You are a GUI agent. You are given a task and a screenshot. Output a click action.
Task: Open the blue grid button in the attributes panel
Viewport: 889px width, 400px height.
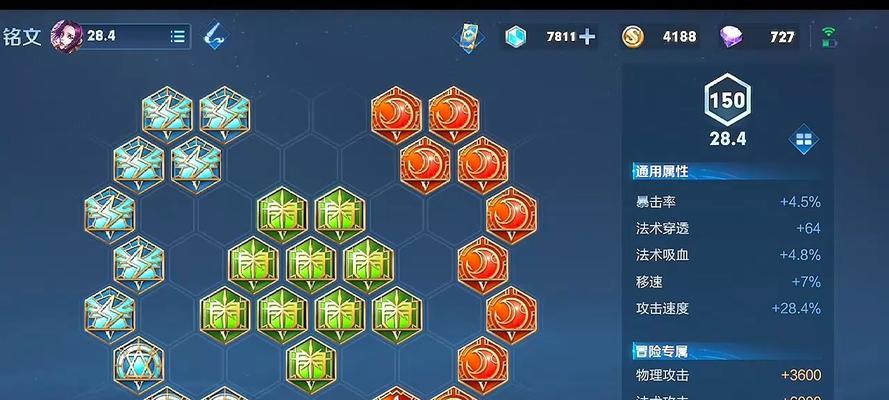tap(804, 140)
